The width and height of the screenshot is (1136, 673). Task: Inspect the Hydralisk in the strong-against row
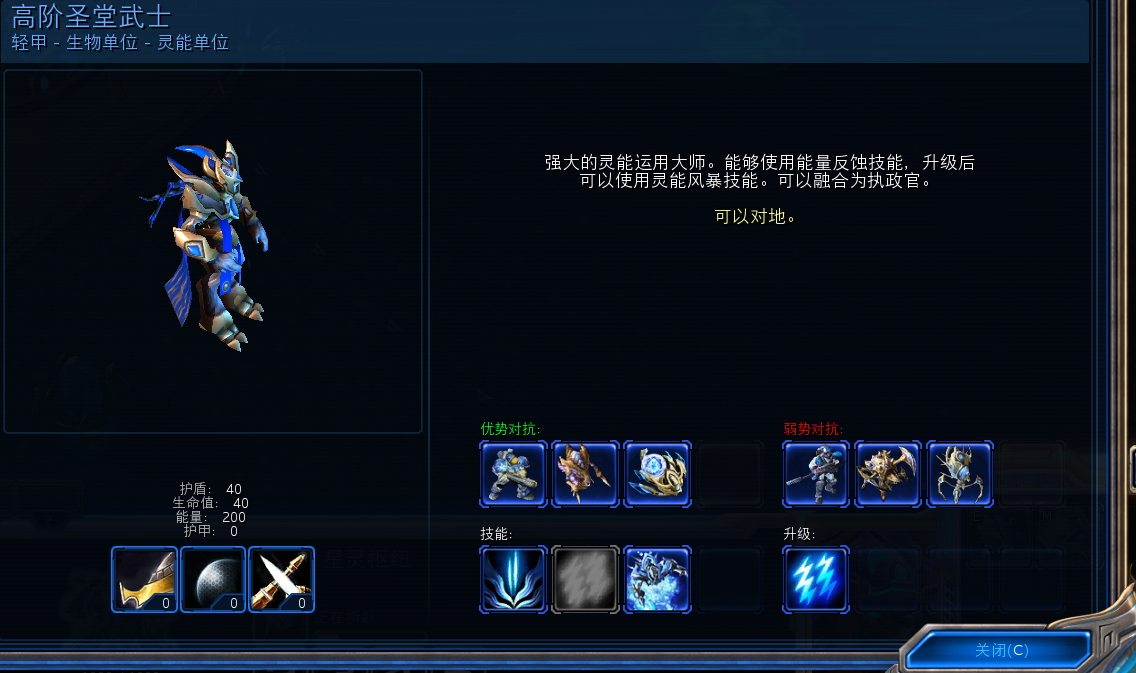[585, 474]
